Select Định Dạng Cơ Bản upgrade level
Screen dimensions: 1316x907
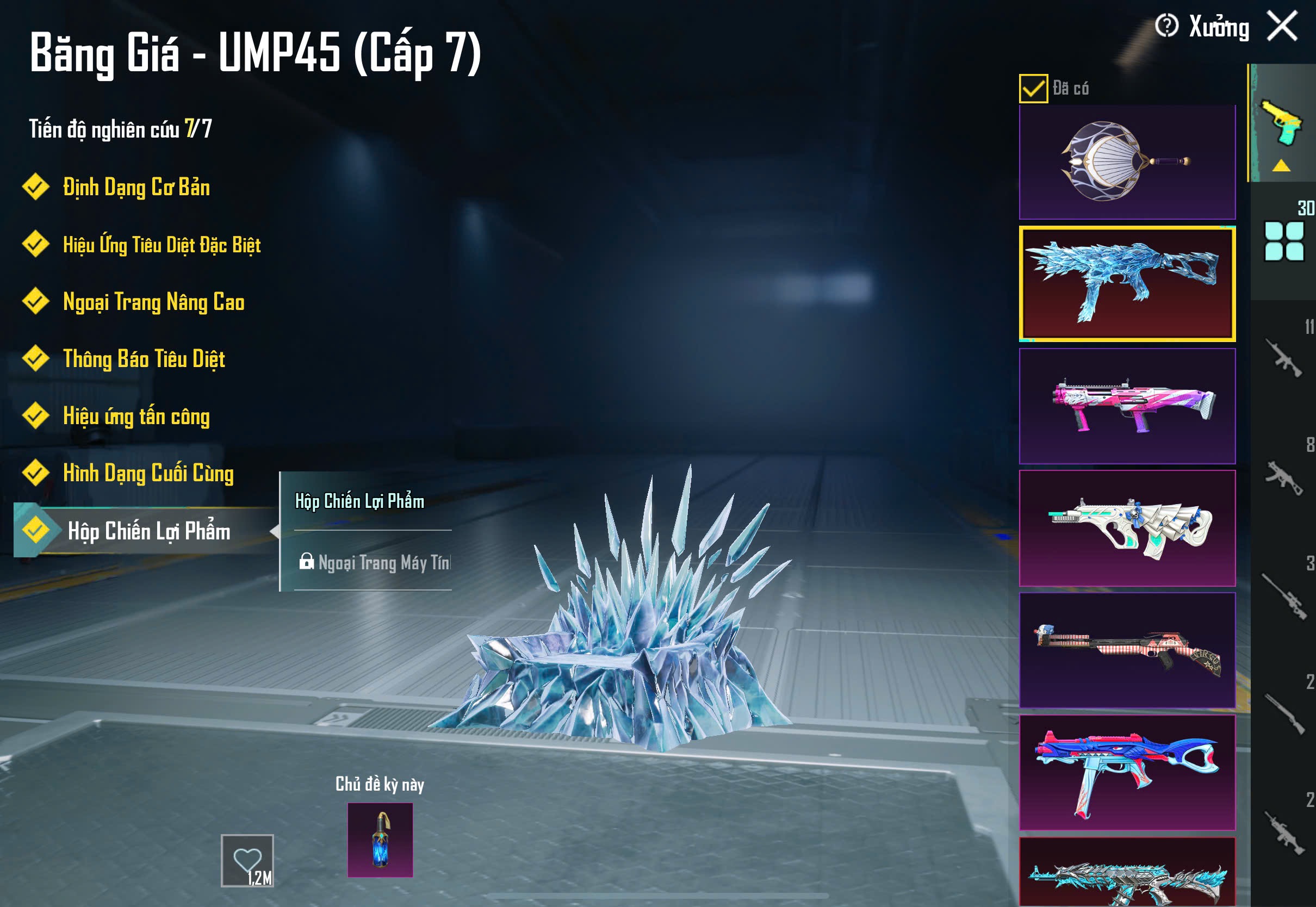click(x=136, y=188)
